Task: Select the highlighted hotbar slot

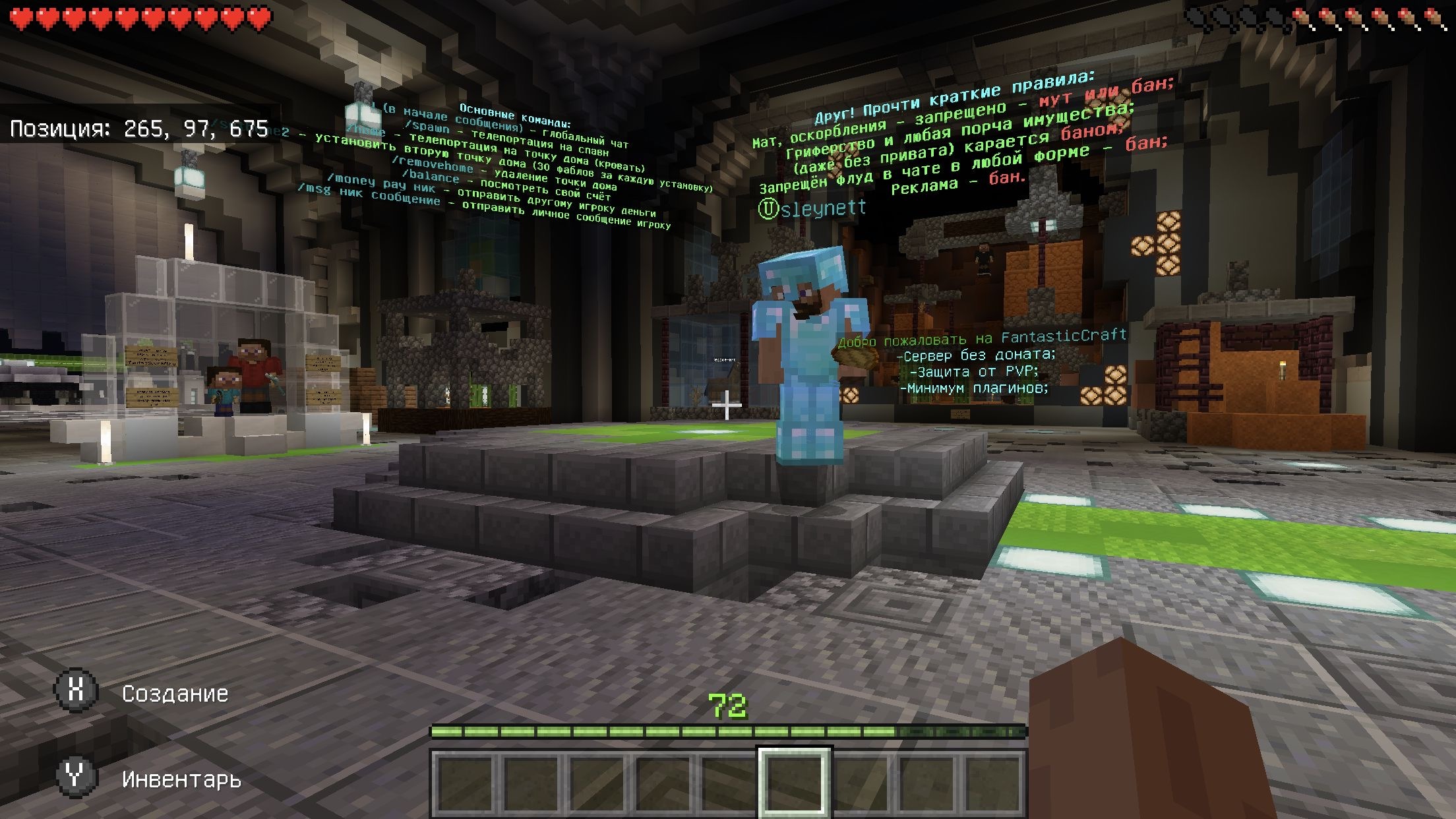Action: 794,783
